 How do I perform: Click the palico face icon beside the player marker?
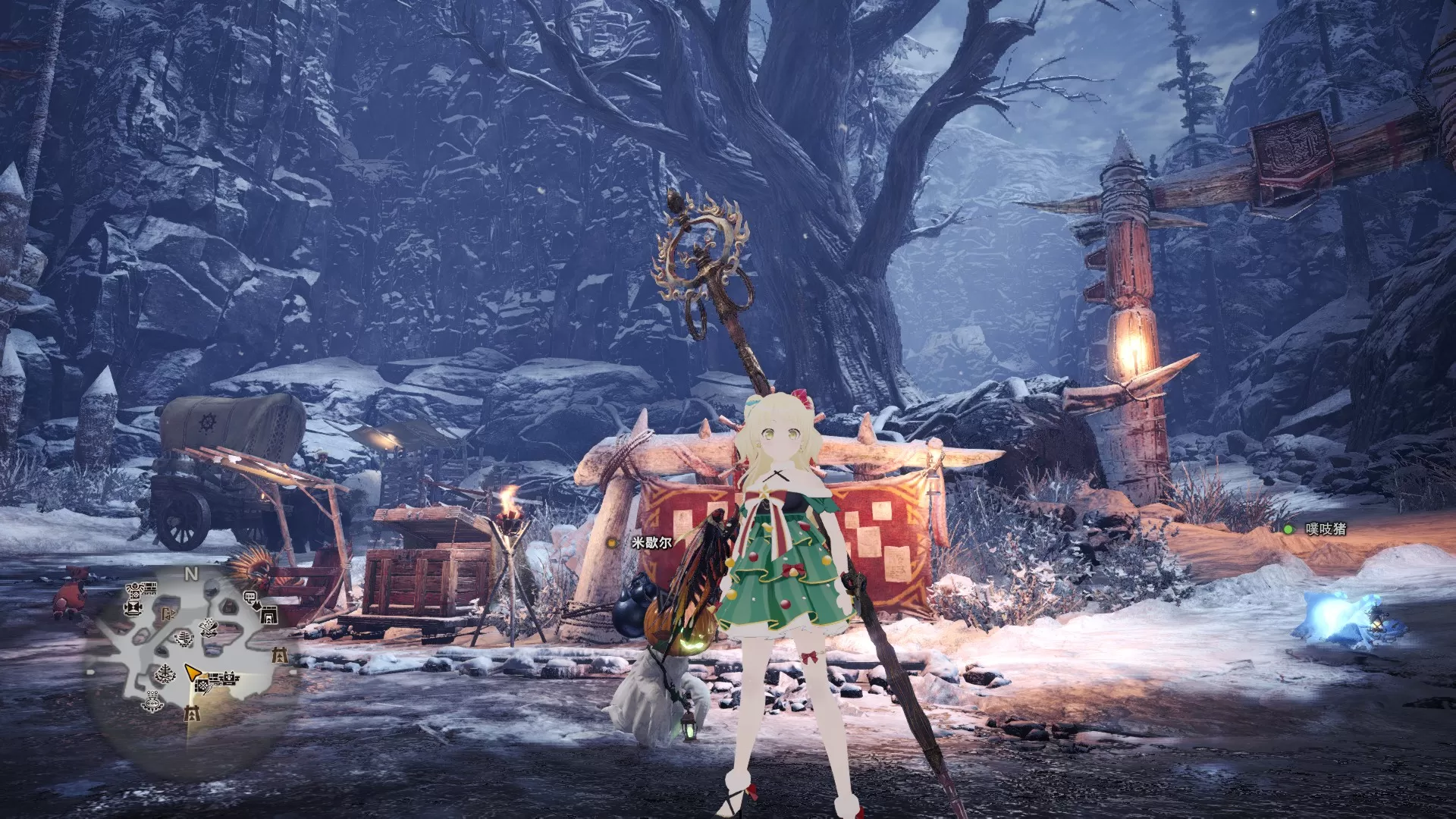tap(229, 678)
